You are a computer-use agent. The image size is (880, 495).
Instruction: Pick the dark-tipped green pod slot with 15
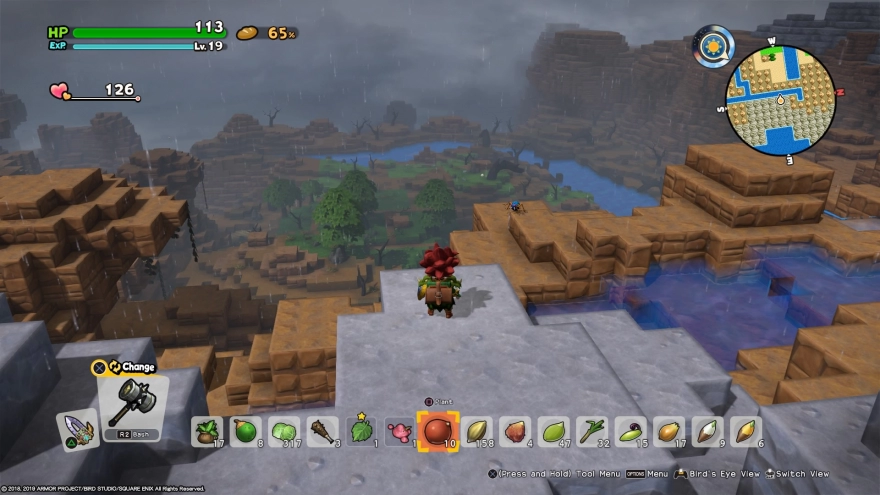[x=630, y=431]
